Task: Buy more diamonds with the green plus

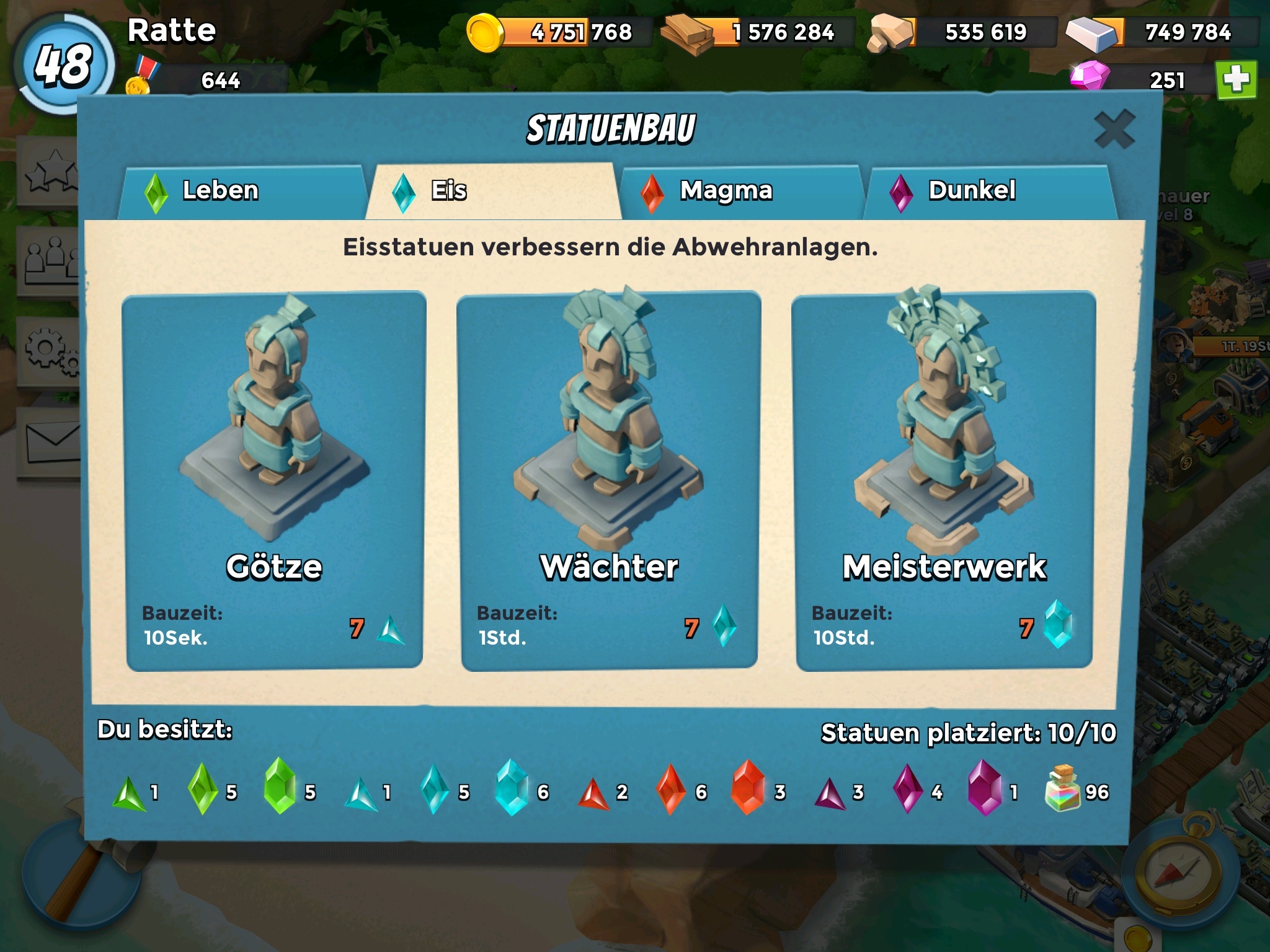Action: [1236, 80]
